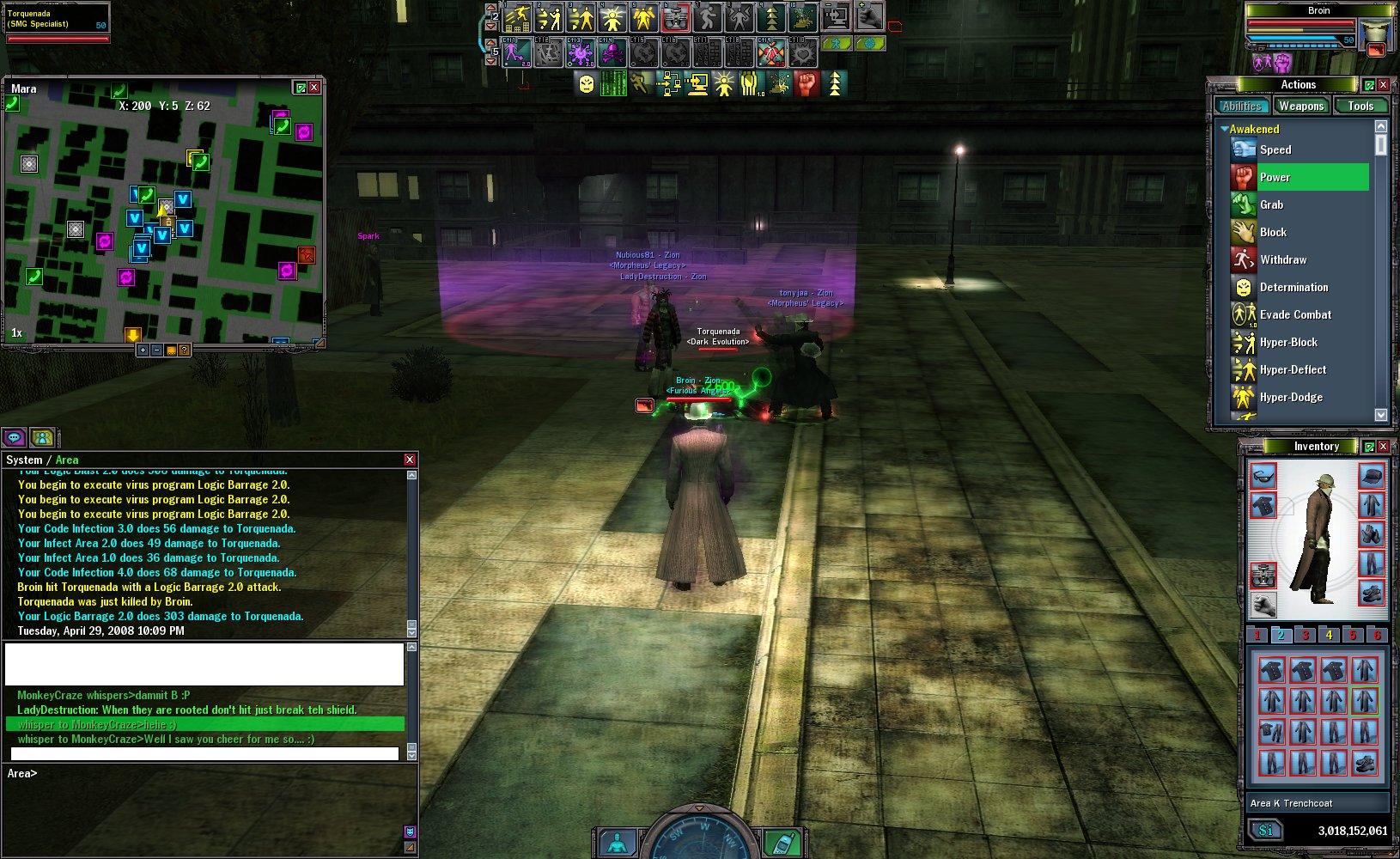Collapse the Awakened ability category
The width and height of the screenshot is (1400, 859).
[x=1224, y=129]
